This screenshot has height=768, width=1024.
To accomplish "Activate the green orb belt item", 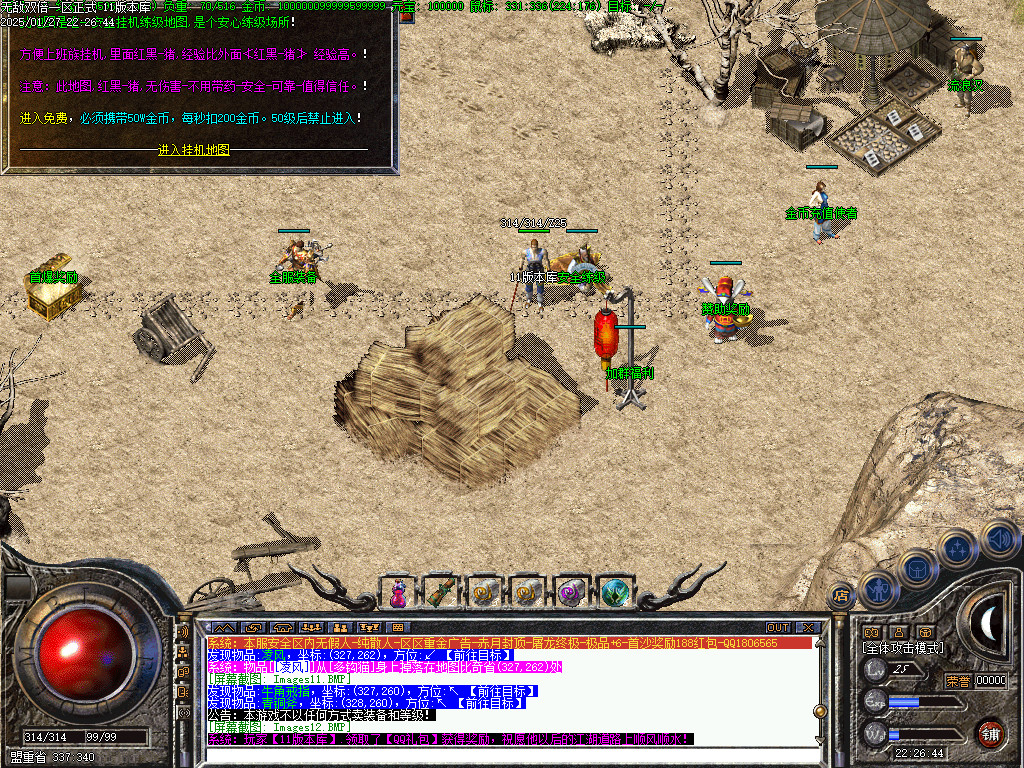I will coord(615,592).
